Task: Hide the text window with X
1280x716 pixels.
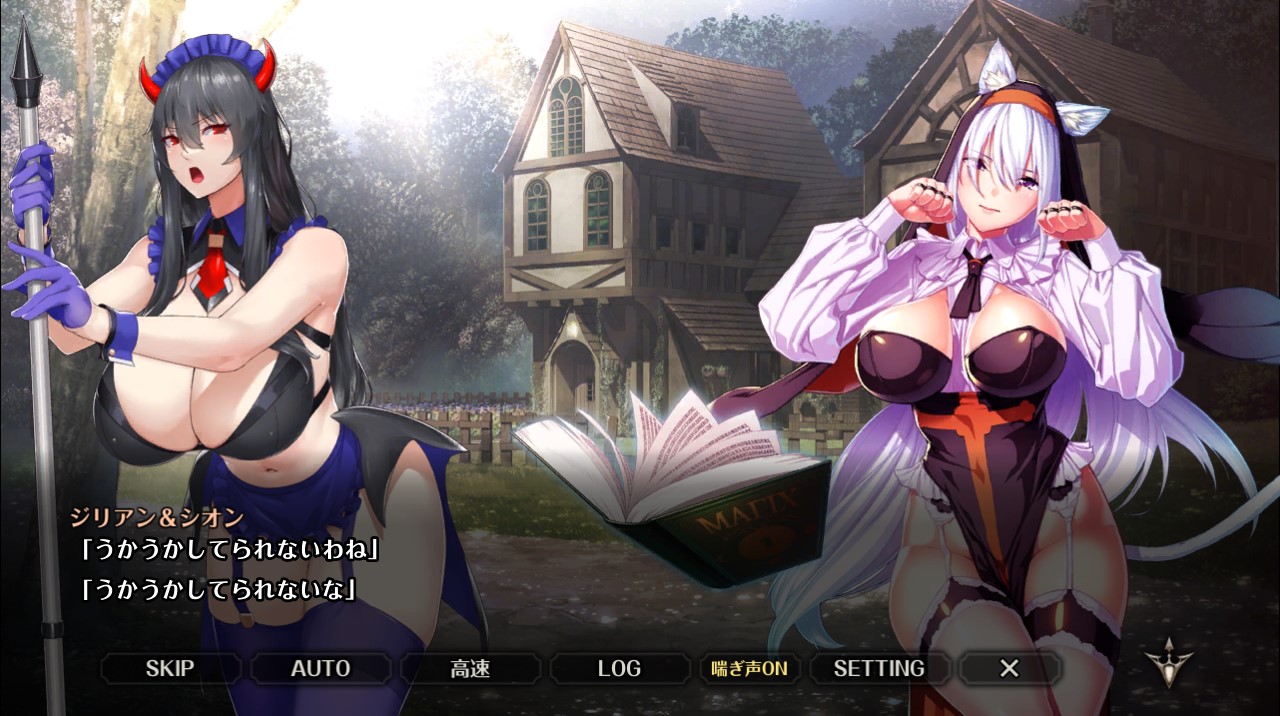Action: (x=1009, y=668)
